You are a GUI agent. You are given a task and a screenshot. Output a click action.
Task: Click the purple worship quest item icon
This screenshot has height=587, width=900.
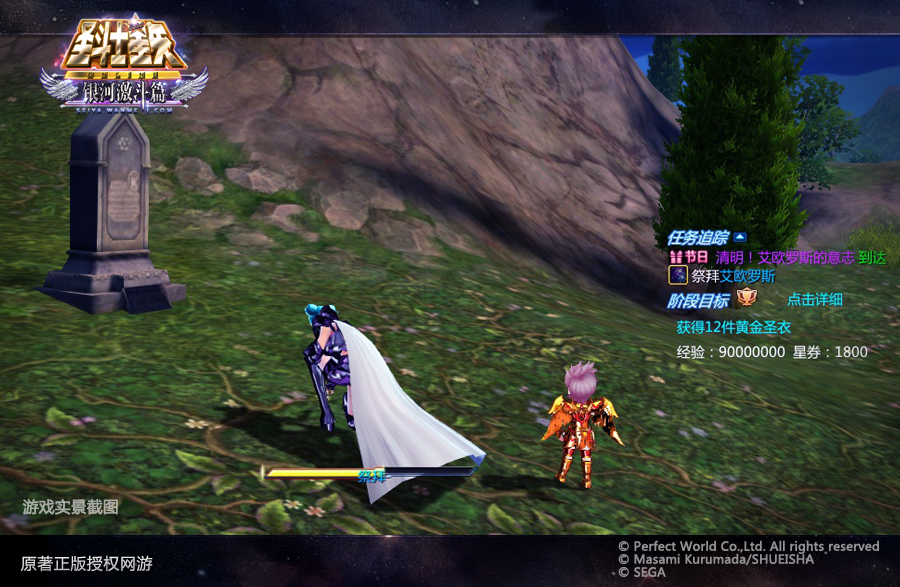[x=678, y=276]
